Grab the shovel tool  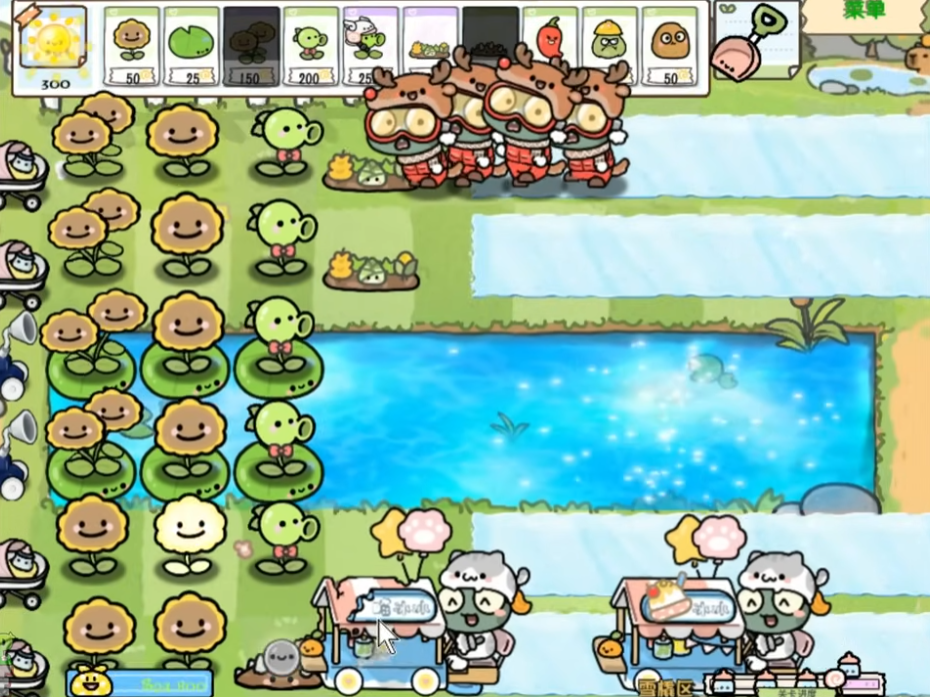755,40
